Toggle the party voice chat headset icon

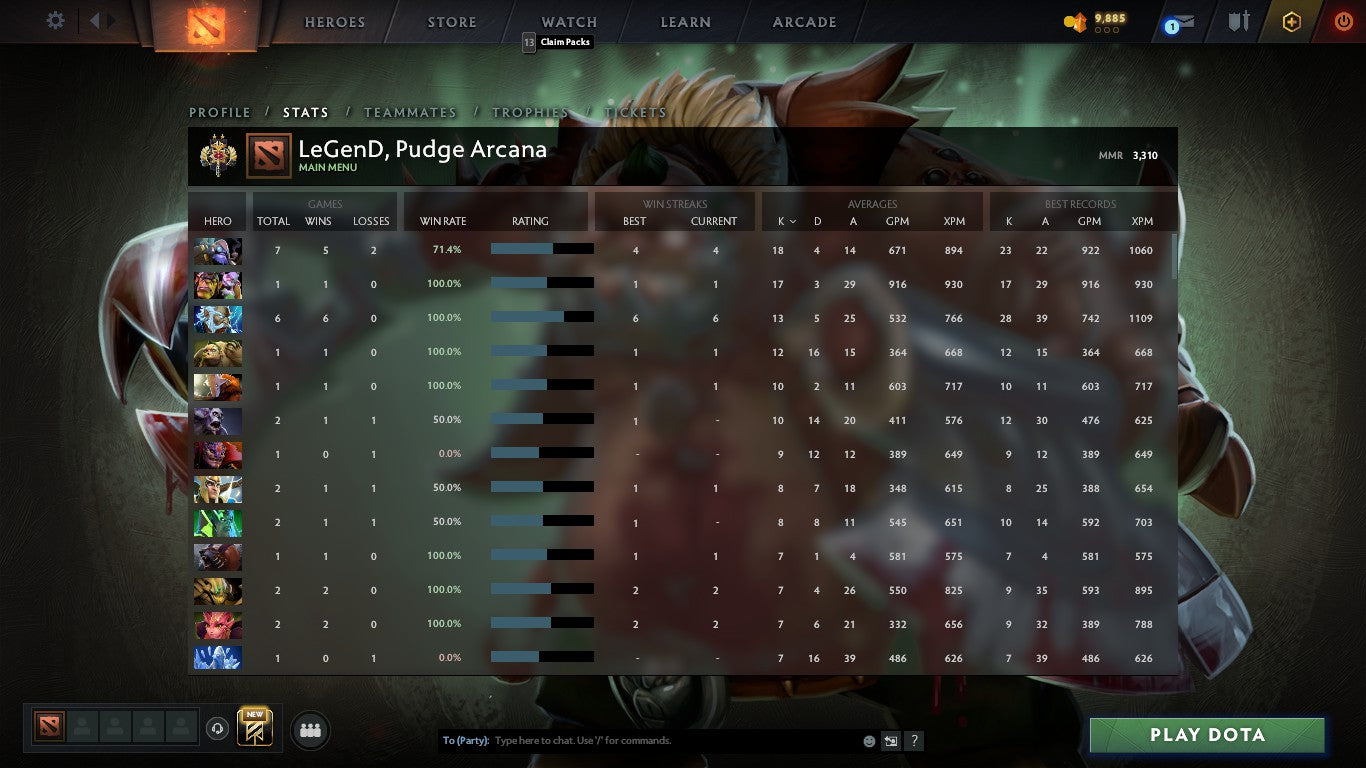point(217,729)
